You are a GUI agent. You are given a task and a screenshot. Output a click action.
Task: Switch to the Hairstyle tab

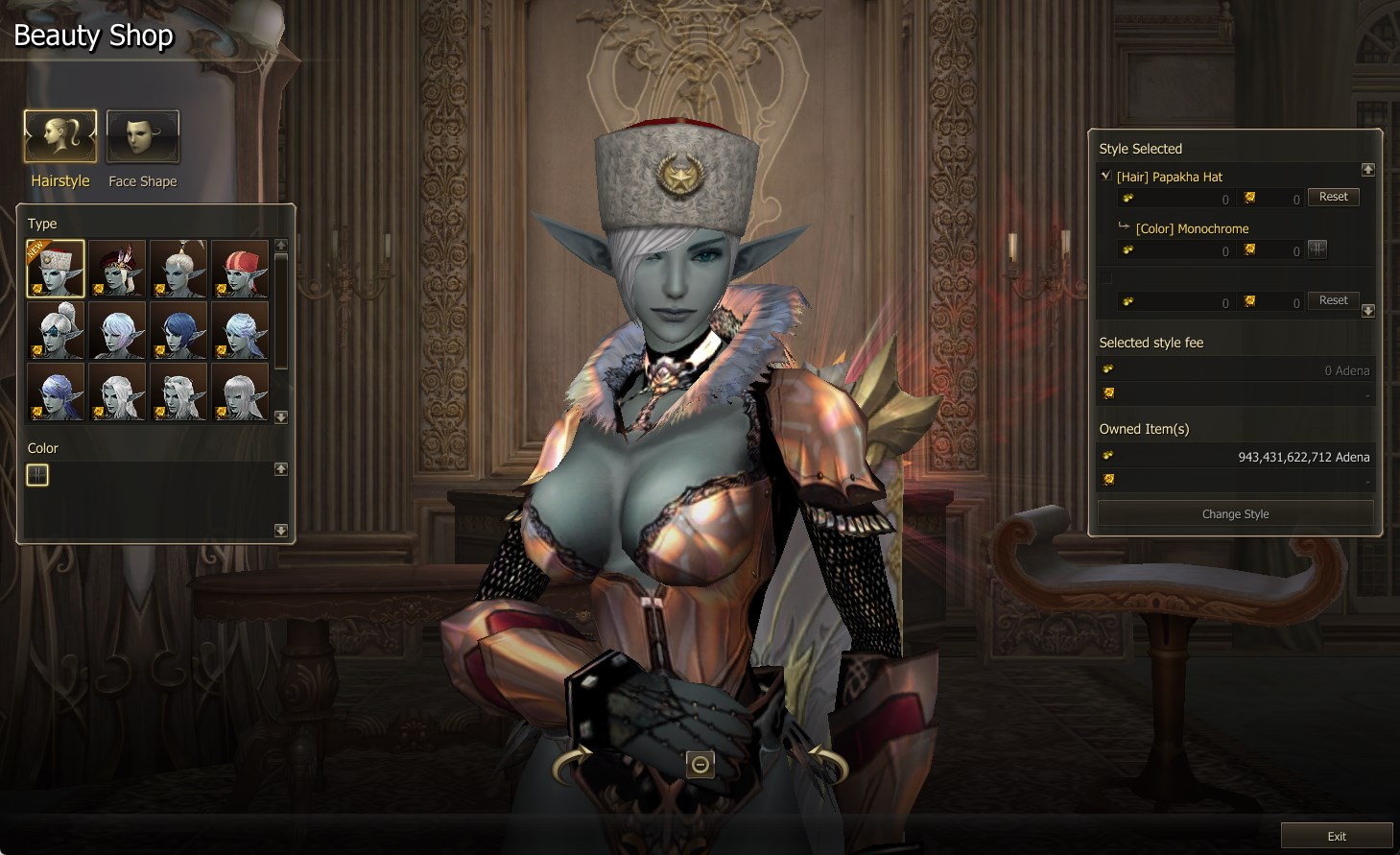(59, 137)
